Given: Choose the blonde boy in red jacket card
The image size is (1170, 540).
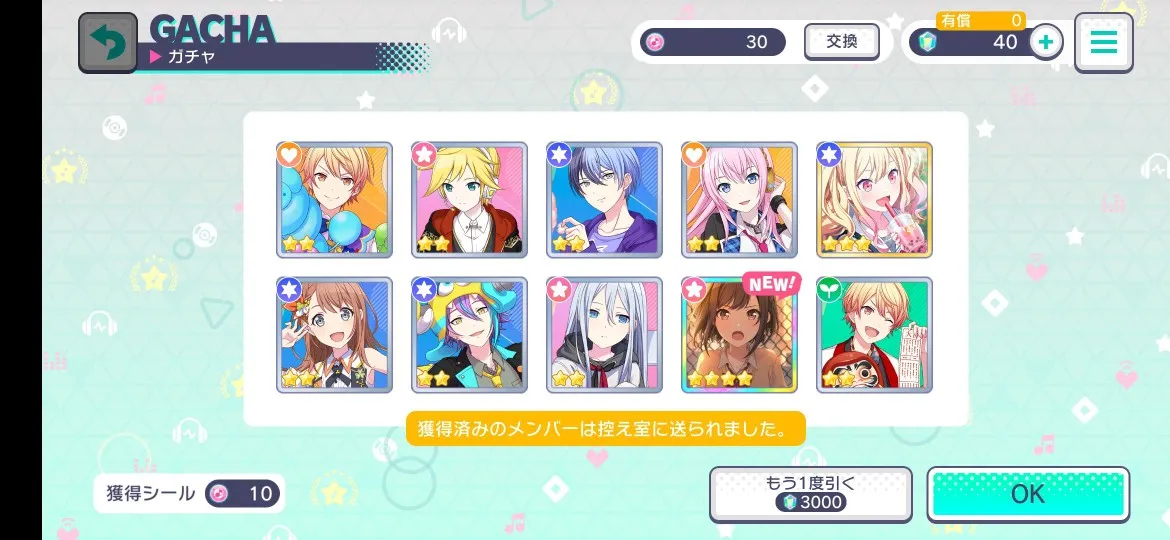Looking at the screenshot, I should (x=469, y=200).
